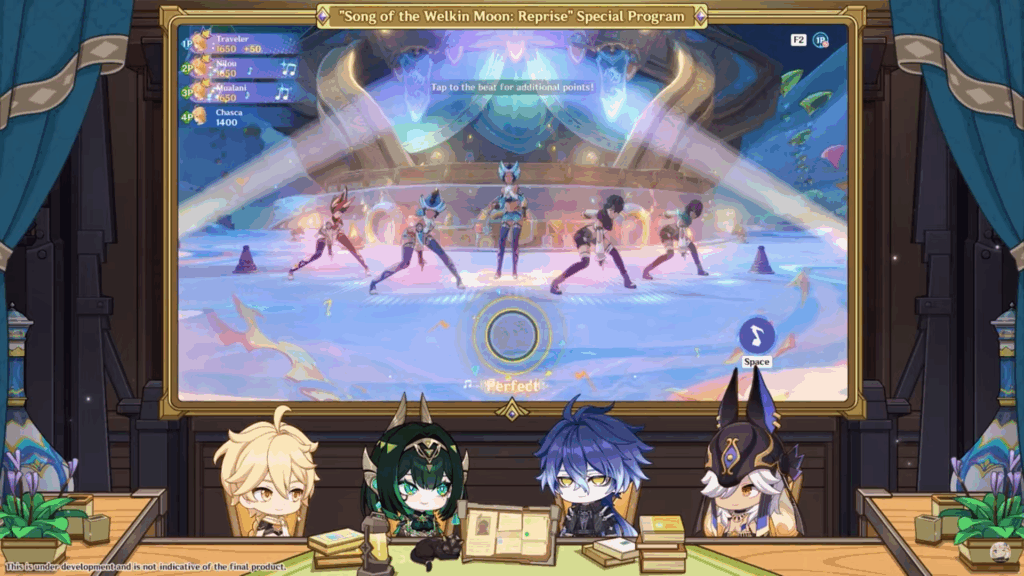The height and width of the screenshot is (576, 1024).
Task: Select Mualani's row in player list
Action: (240, 92)
